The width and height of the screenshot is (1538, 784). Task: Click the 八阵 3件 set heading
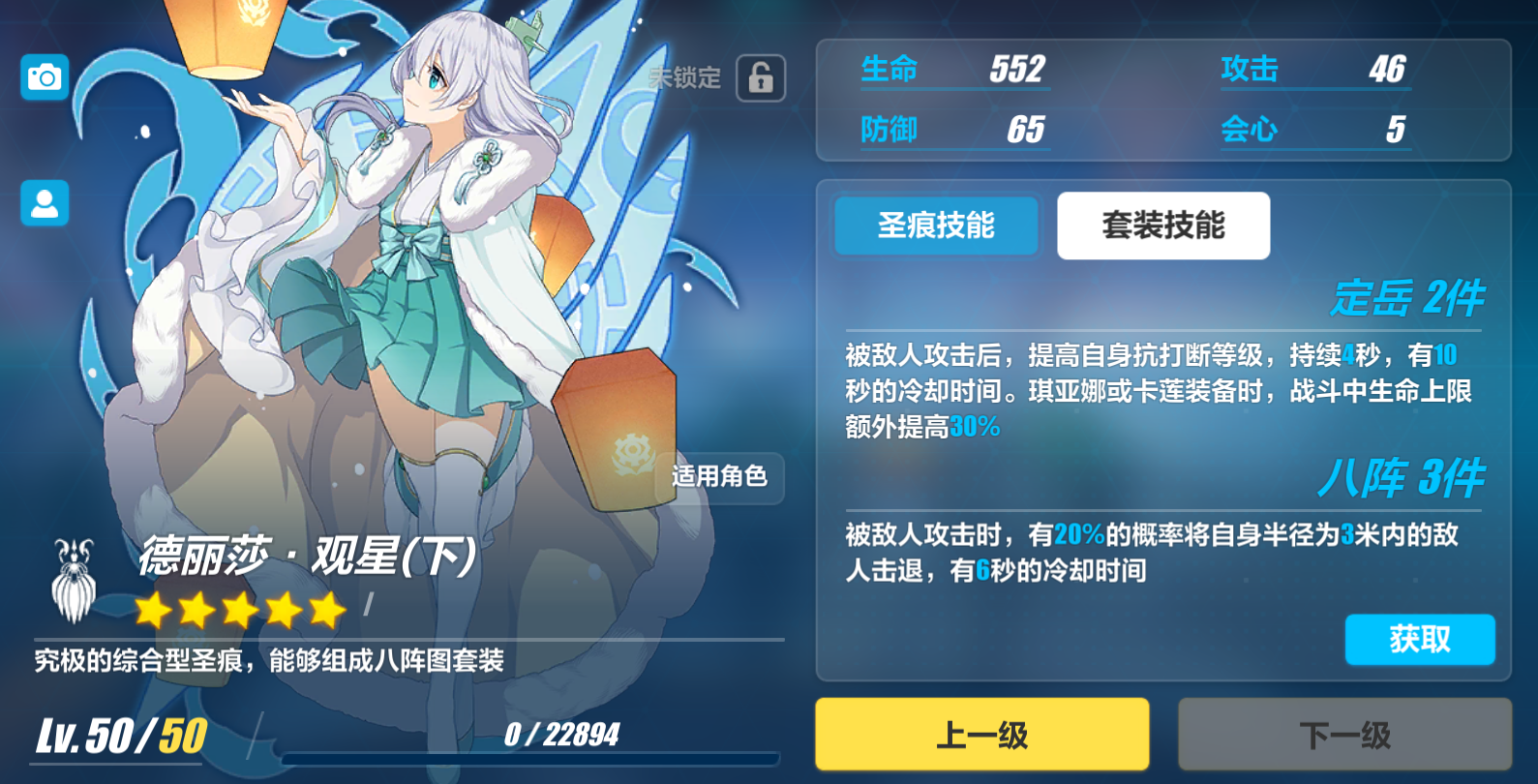tap(1402, 477)
